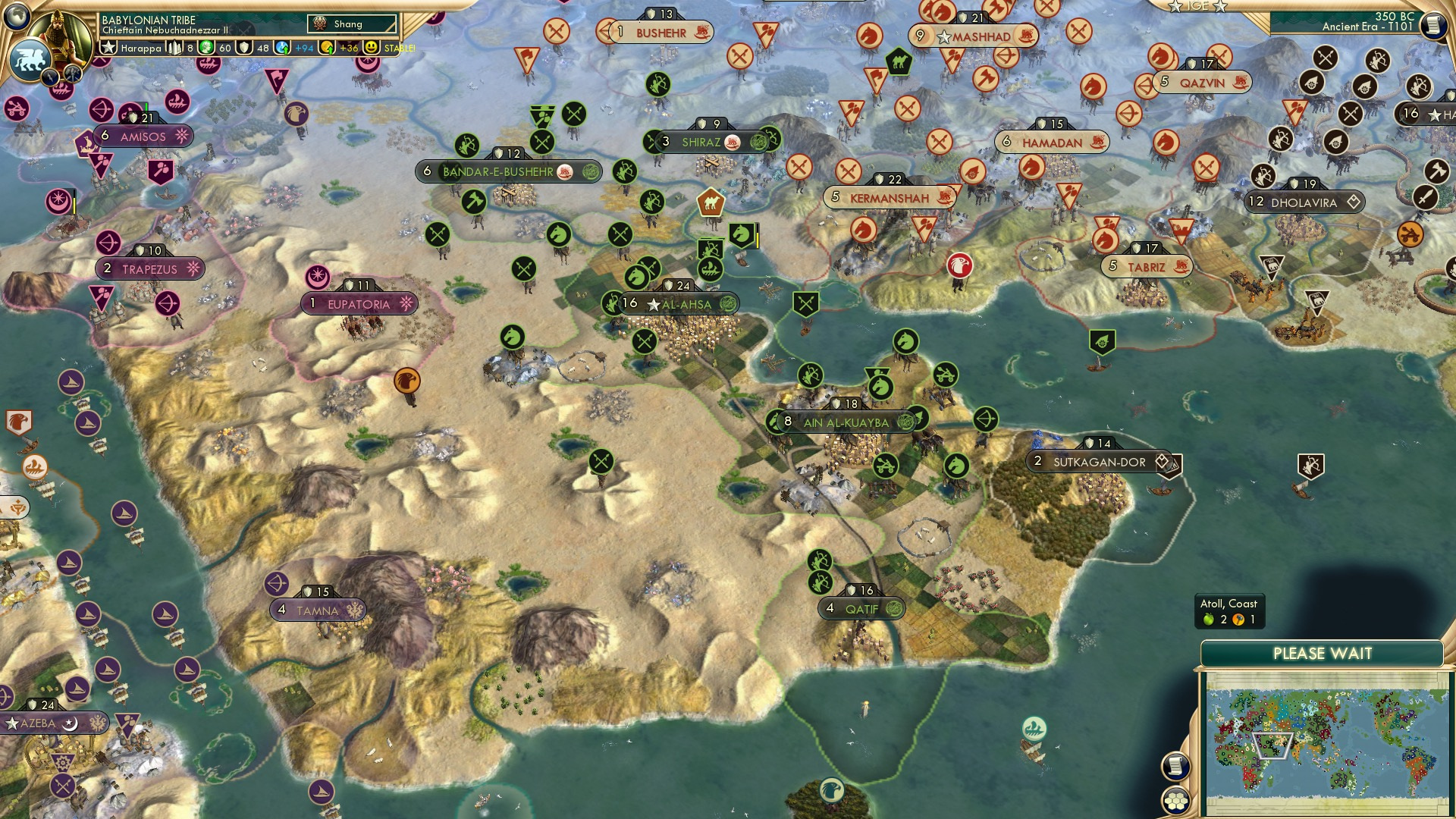Image resolution: width=1456 pixels, height=819 pixels.
Task: Click the scroll icon beside the minimap
Action: 1177,767
